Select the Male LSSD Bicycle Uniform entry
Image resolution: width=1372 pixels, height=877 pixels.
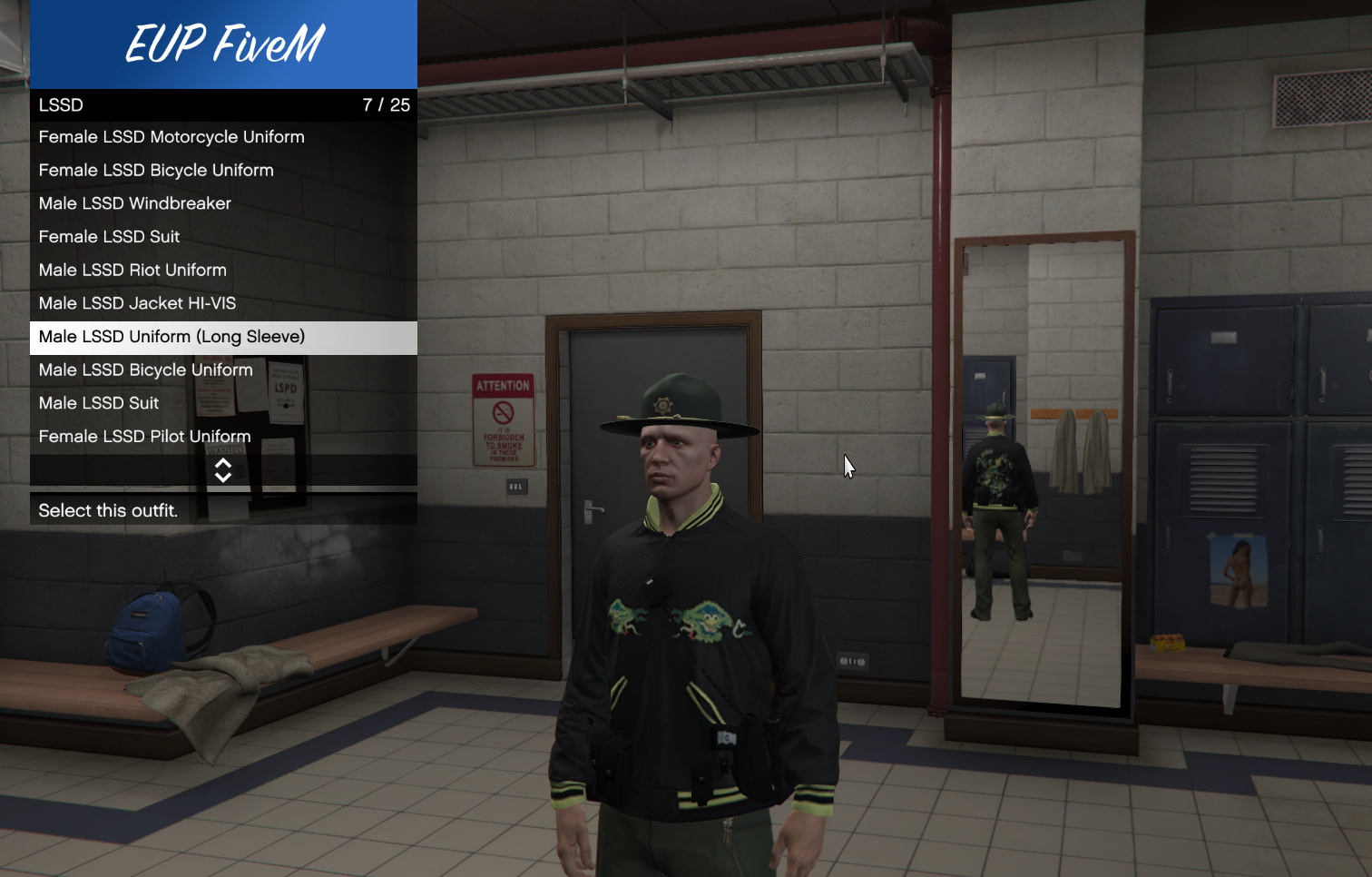click(145, 370)
